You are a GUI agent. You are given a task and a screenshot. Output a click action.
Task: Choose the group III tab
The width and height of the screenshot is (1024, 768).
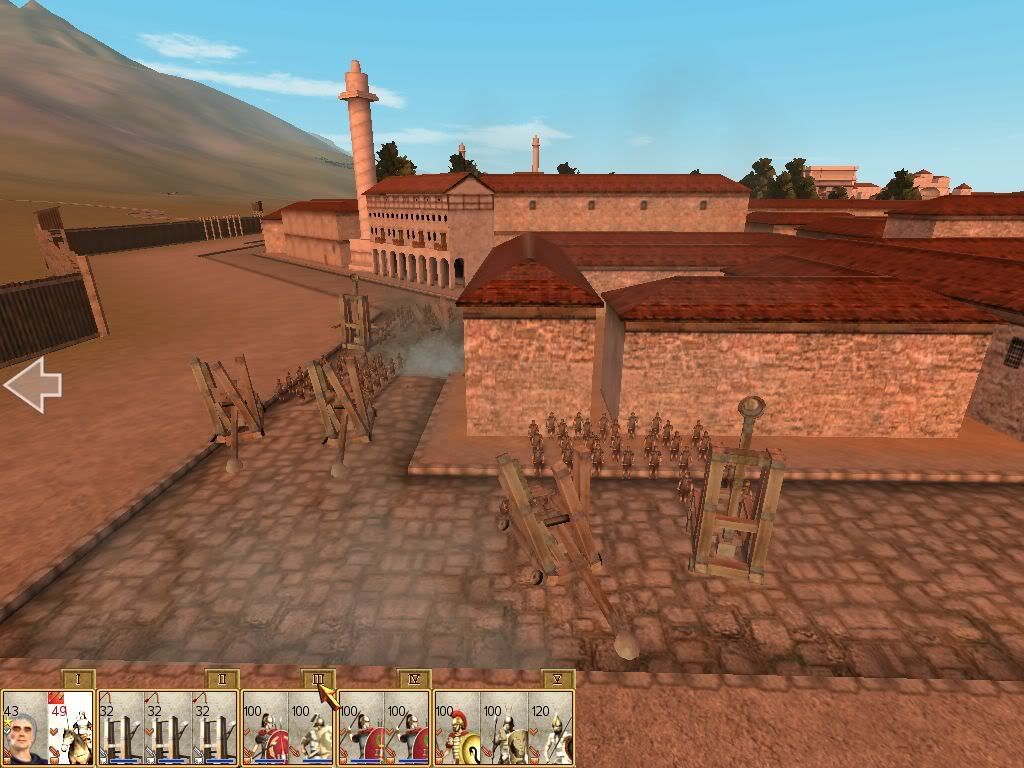pyautogui.click(x=318, y=680)
